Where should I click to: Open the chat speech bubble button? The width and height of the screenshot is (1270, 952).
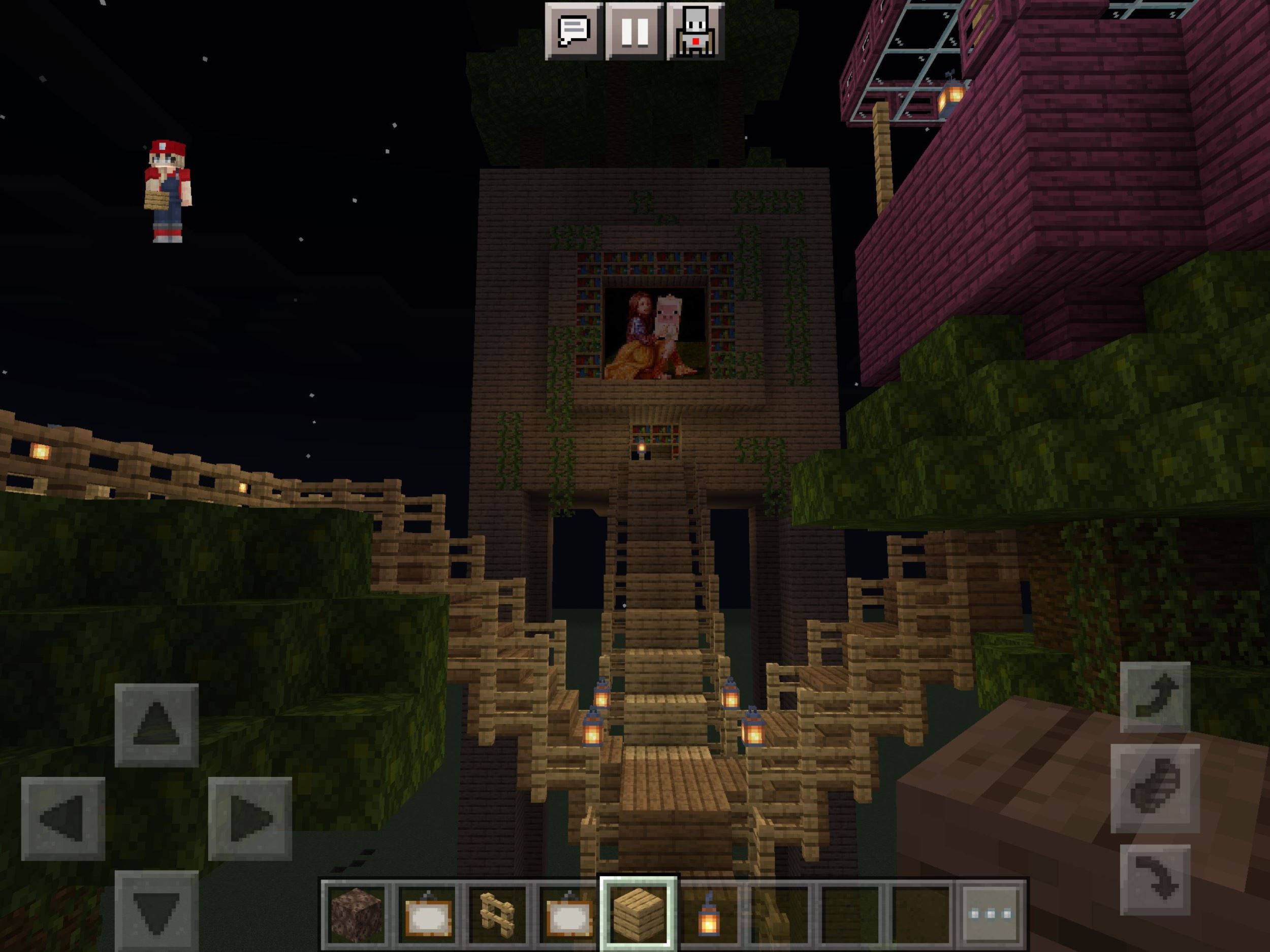tap(574, 31)
